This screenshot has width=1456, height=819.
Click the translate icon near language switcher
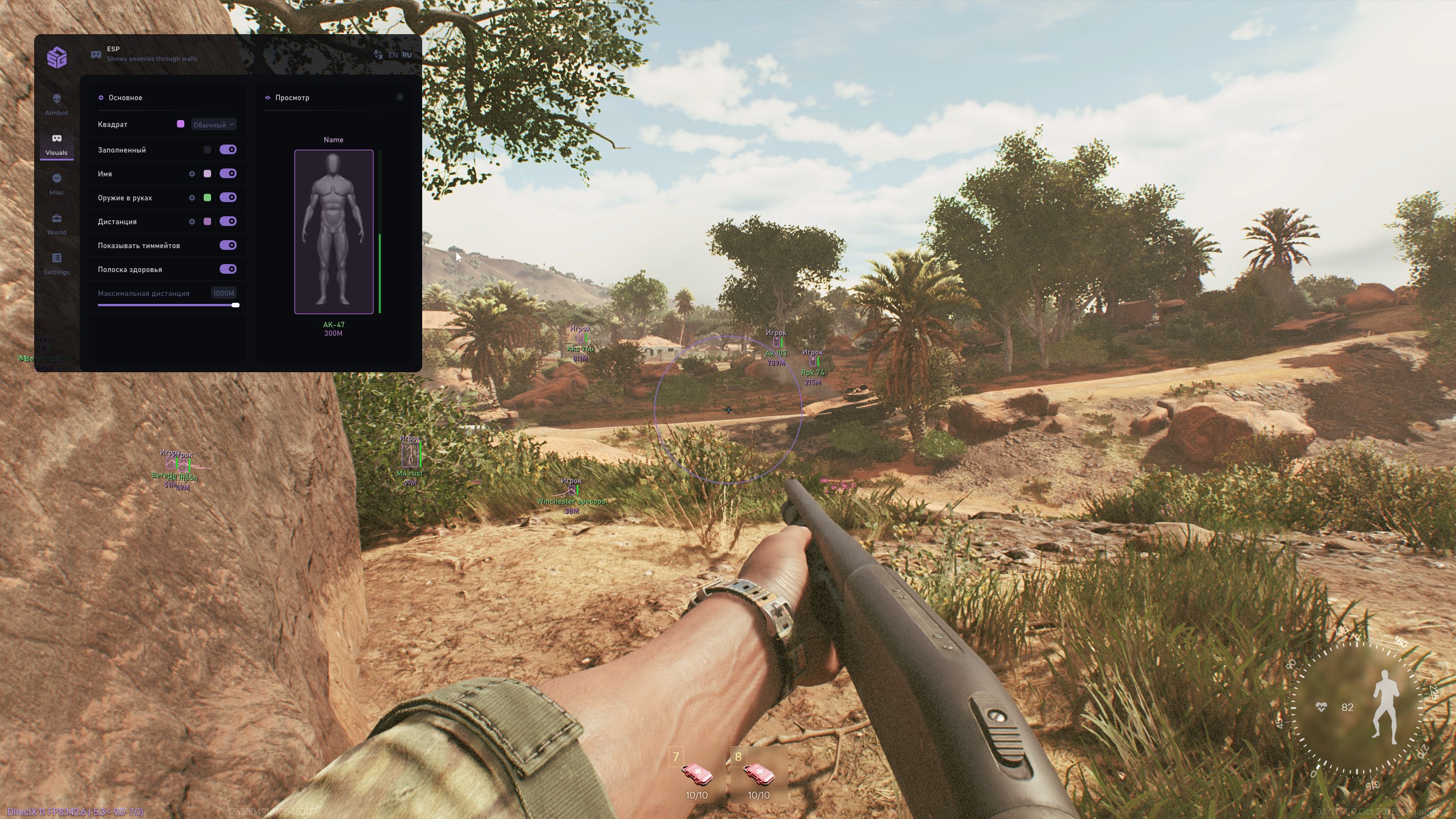(x=378, y=54)
